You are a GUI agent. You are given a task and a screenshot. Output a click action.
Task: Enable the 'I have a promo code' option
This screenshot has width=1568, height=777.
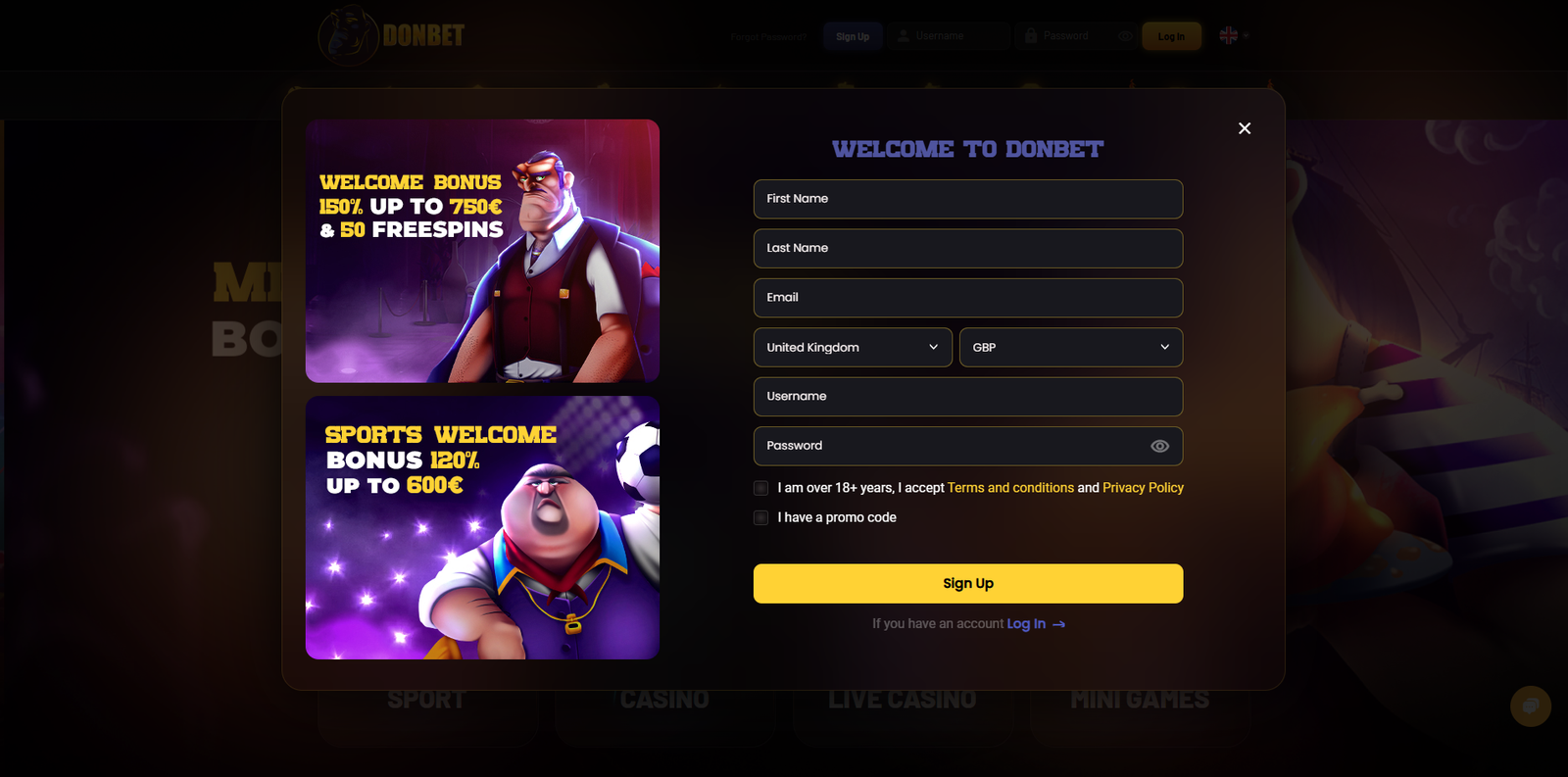(x=760, y=517)
